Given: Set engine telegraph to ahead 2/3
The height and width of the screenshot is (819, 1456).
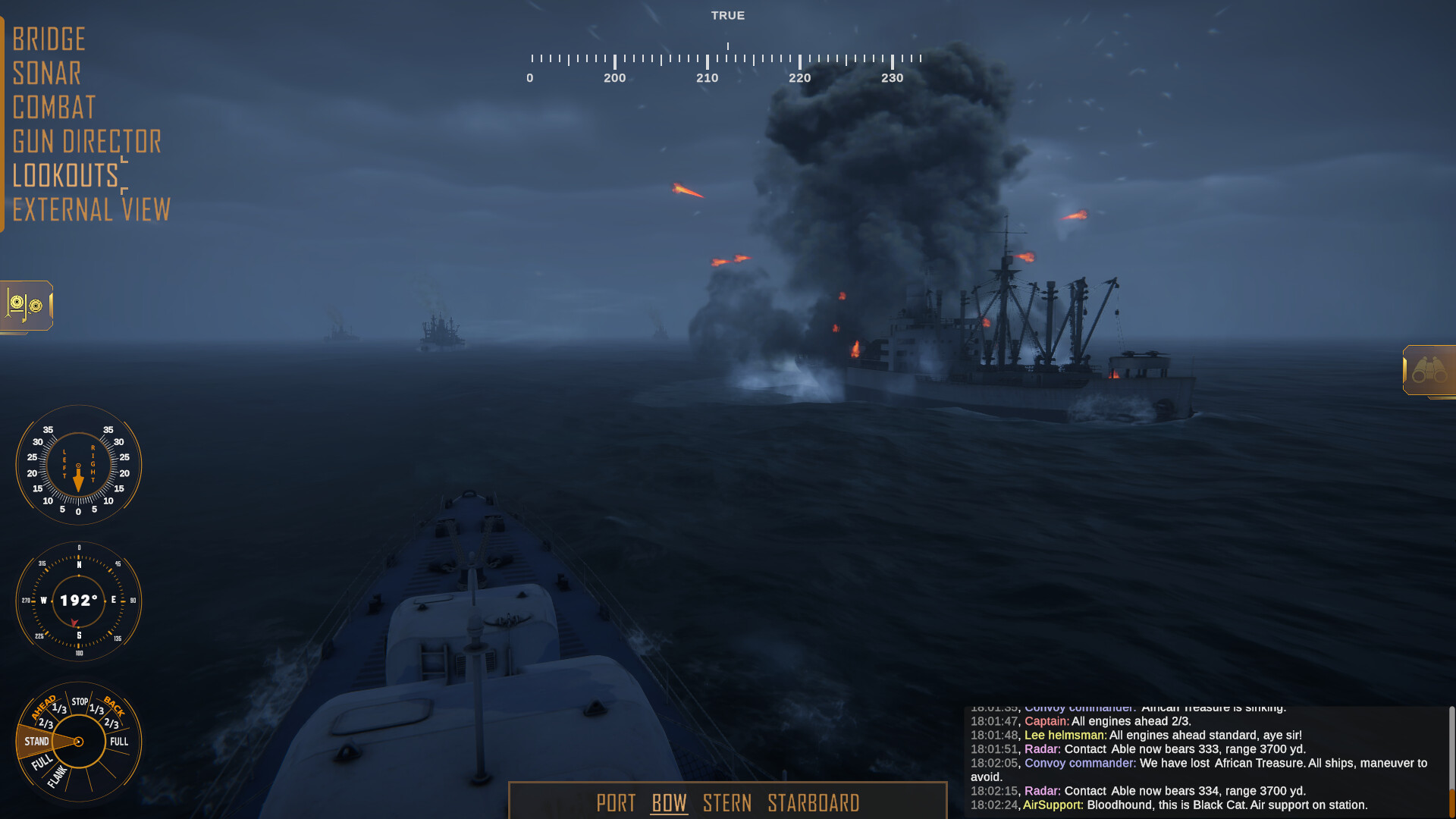Looking at the screenshot, I should point(45,723).
